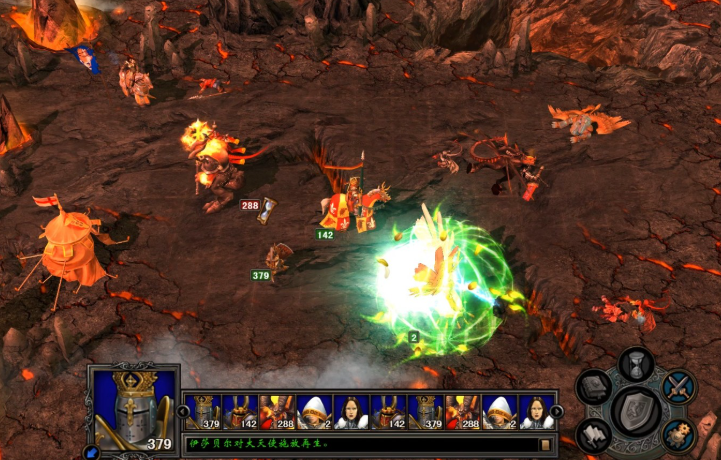The image size is (721, 460).
Task: Choose the shield defend action
Action: pyautogui.click(x=636, y=408)
